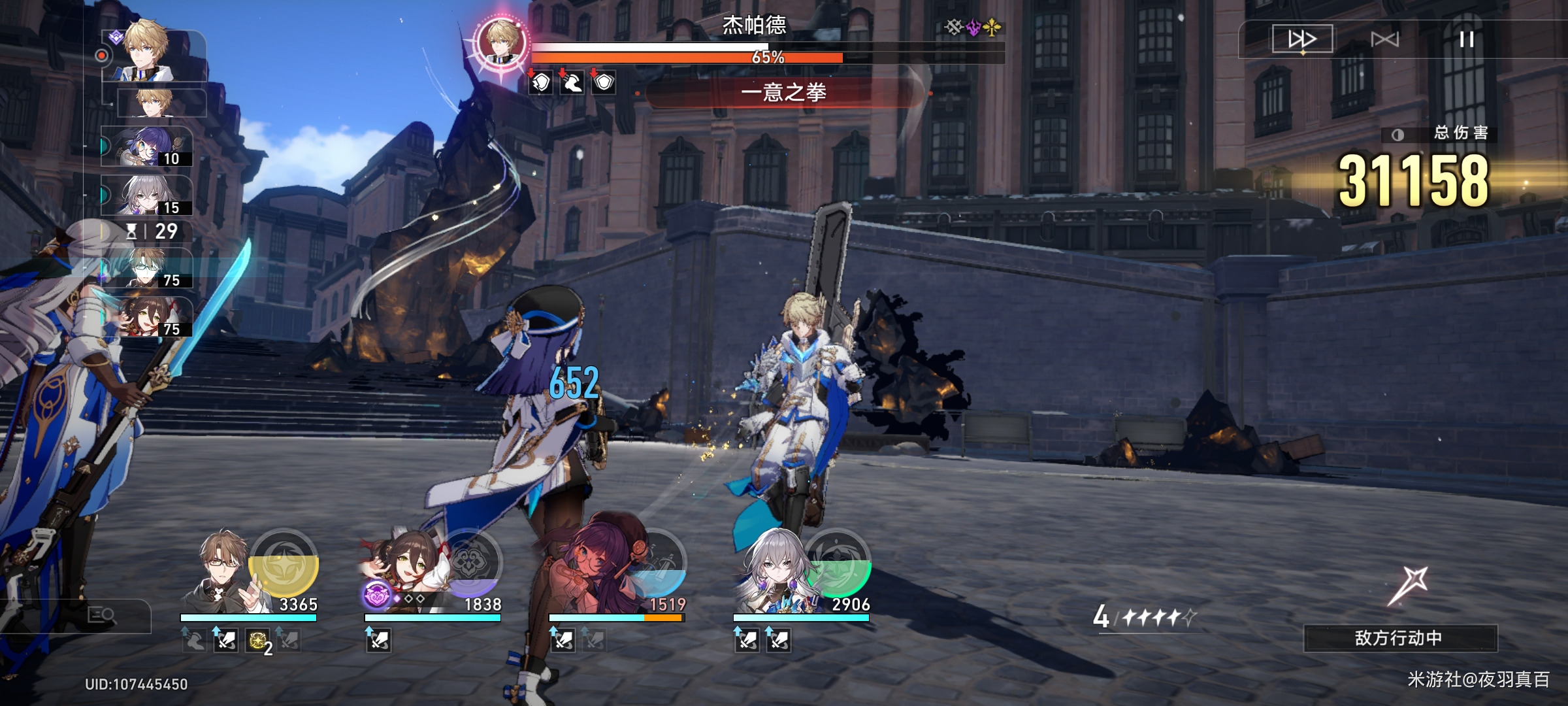Activate Welt's yellow ultimate orb
This screenshot has width=1568, height=706.
click(x=284, y=562)
